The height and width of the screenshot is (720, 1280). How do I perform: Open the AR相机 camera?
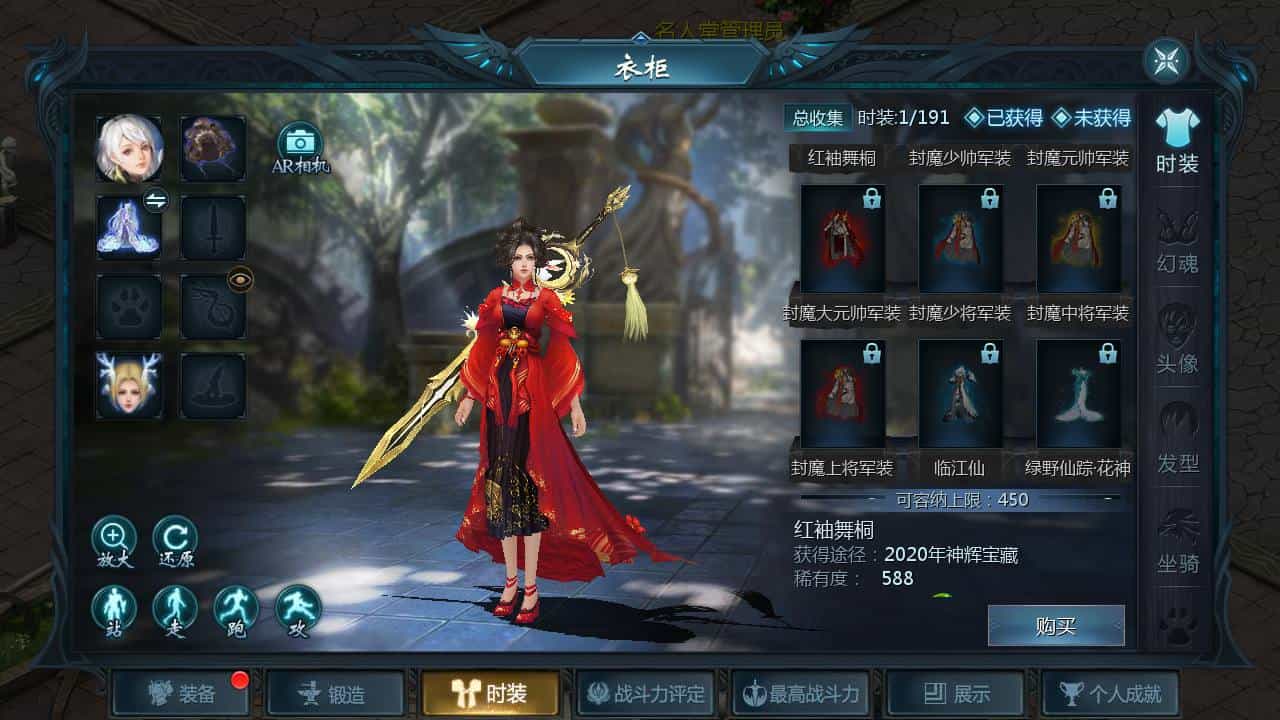(300, 148)
